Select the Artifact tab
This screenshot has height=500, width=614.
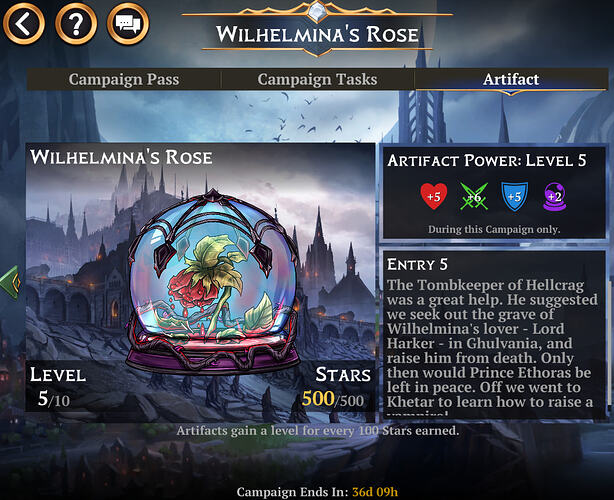click(511, 79)
